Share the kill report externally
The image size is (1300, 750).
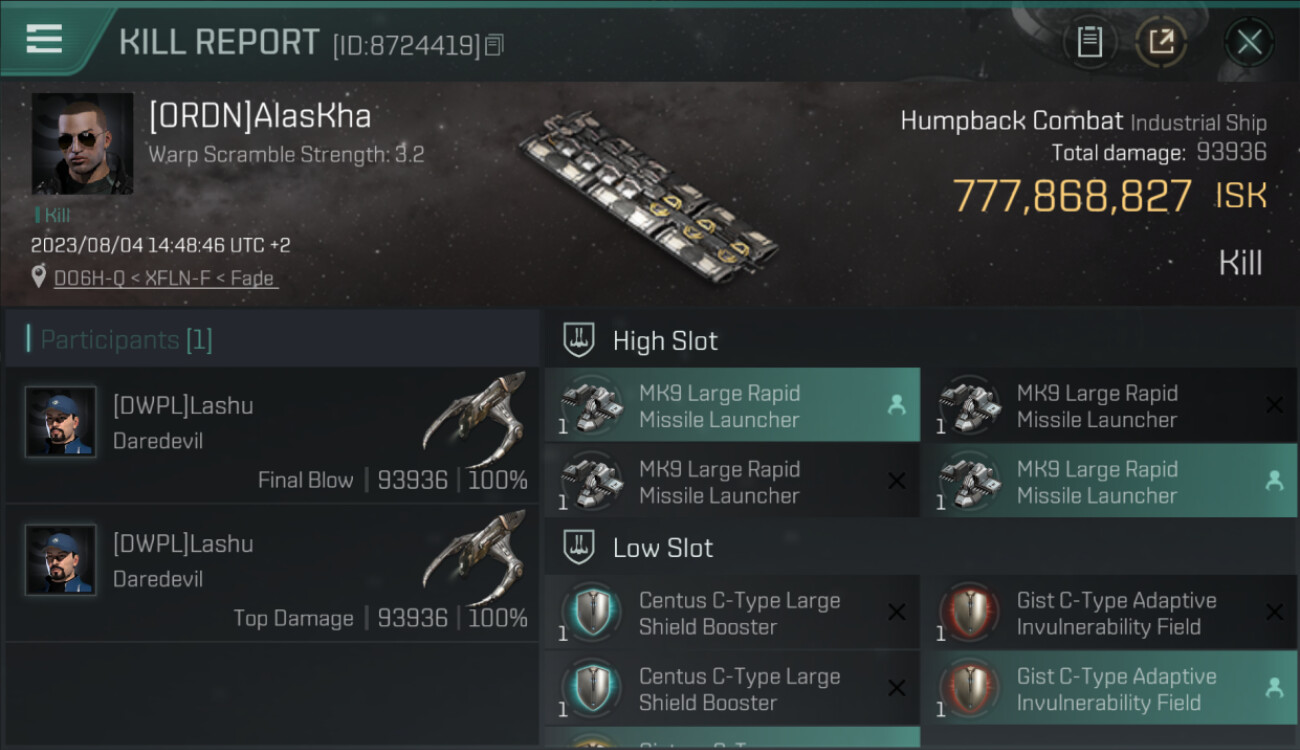pos(1161,42)
